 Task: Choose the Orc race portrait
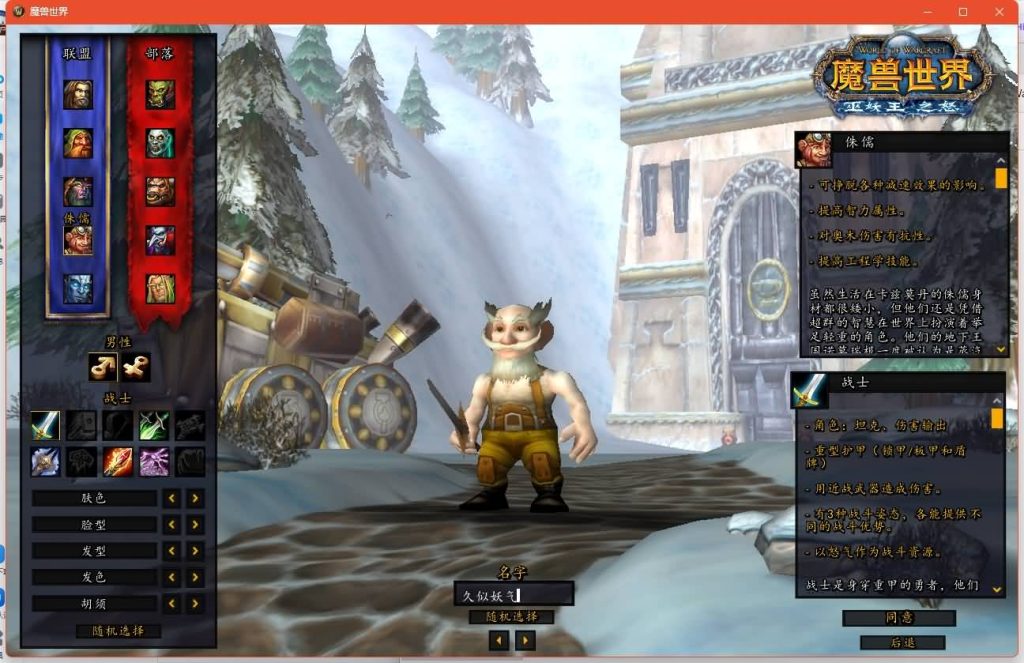160,95
